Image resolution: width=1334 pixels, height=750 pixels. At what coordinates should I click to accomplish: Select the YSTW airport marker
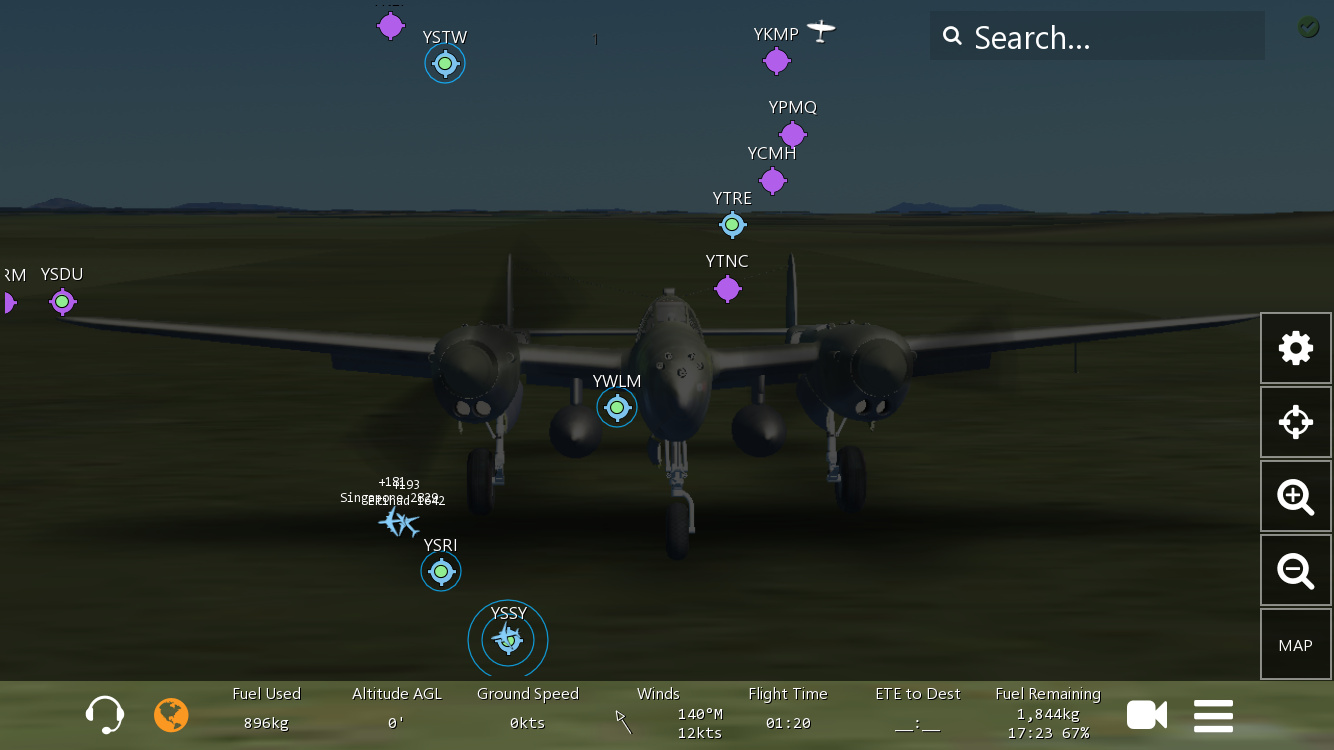[445, 64]
